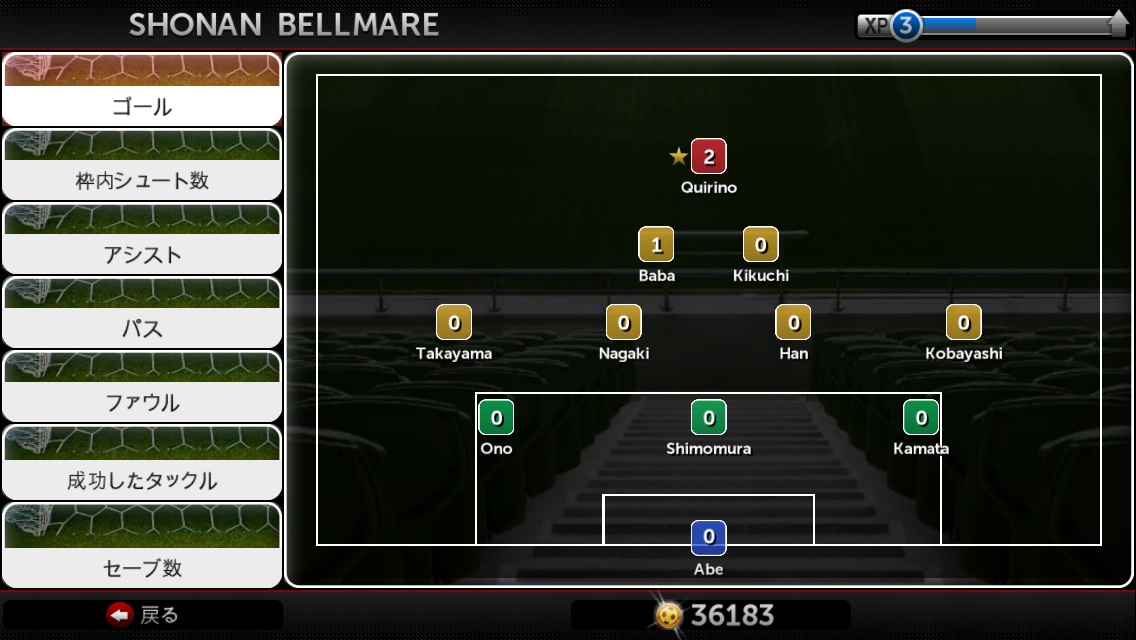Select Kikuchi's player marker

coord(761,245)
